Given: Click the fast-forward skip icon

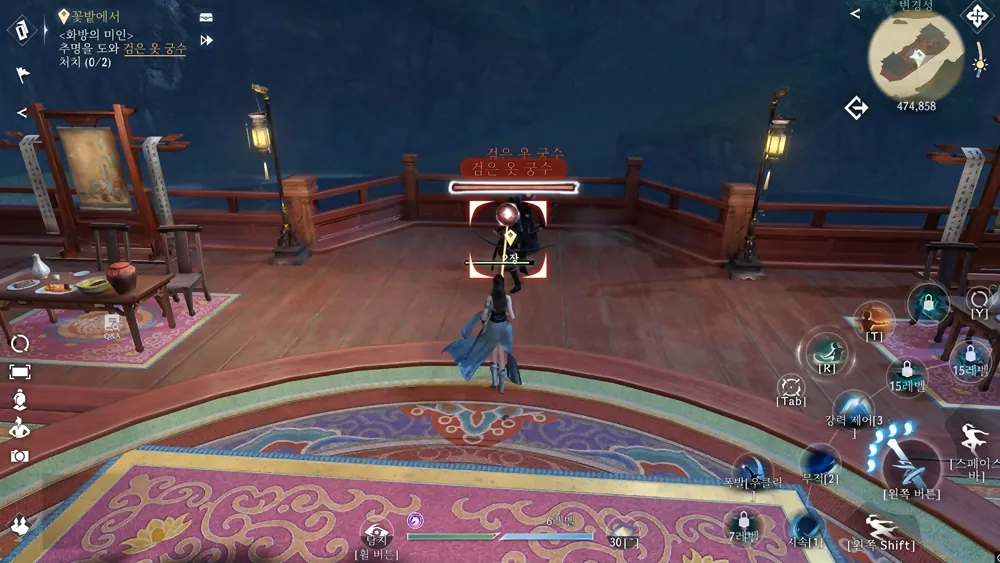Looking at the screenshot, I should coord(207,40).
